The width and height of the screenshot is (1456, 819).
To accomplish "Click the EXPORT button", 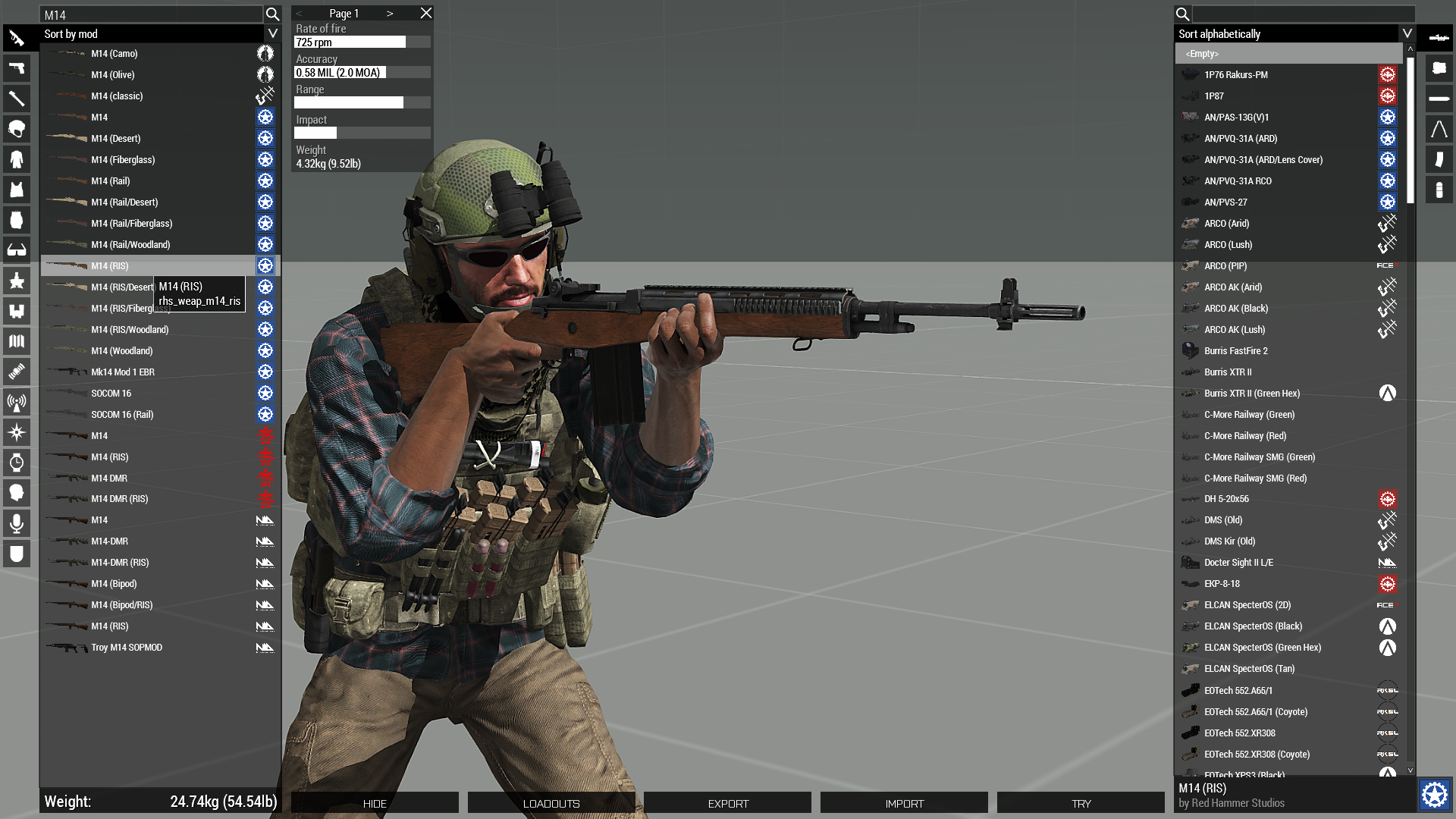I will click(x=728, y=803).
